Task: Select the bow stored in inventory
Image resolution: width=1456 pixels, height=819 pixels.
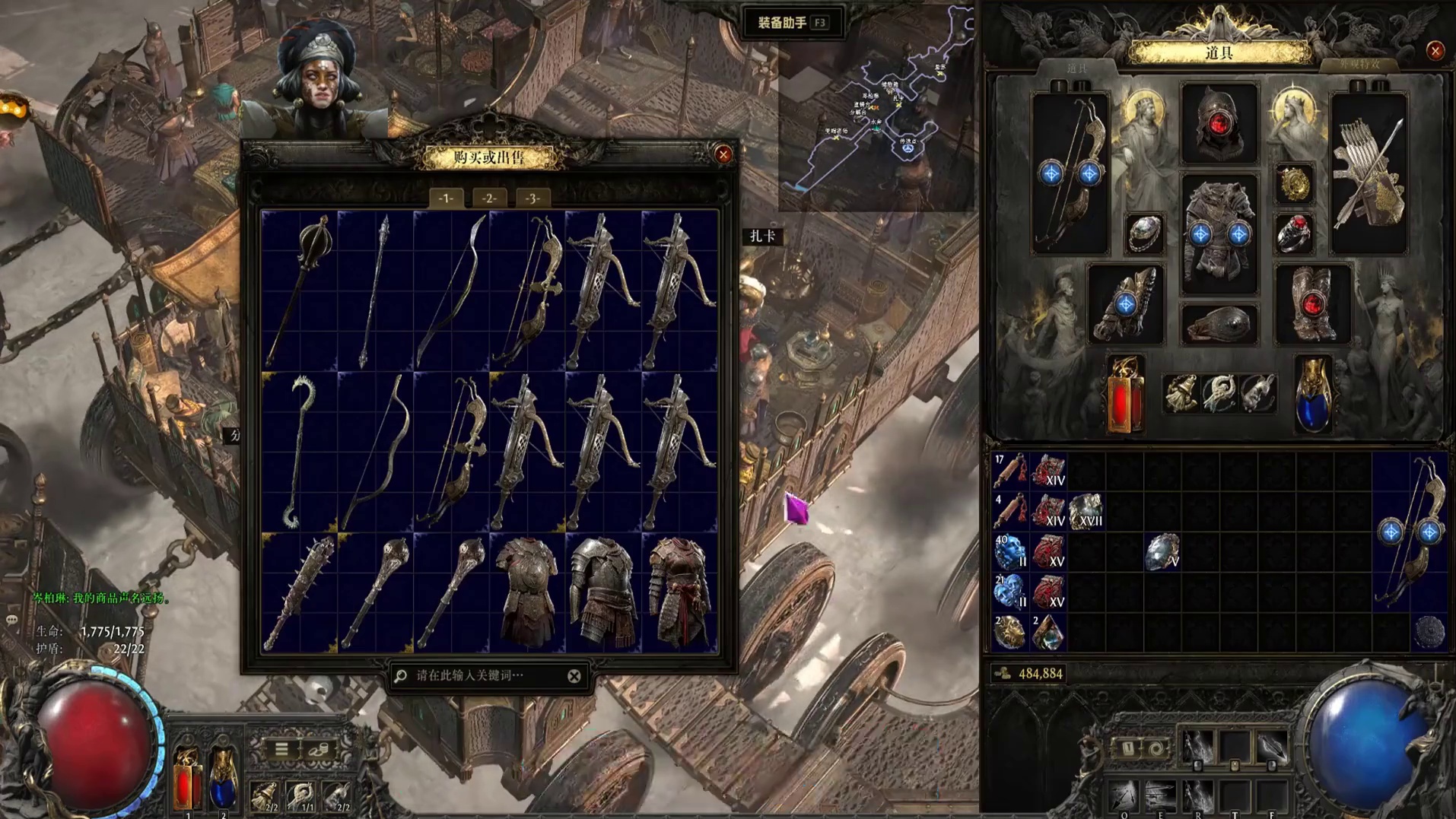Action: pyautogui.click(x=1410, y=531)
